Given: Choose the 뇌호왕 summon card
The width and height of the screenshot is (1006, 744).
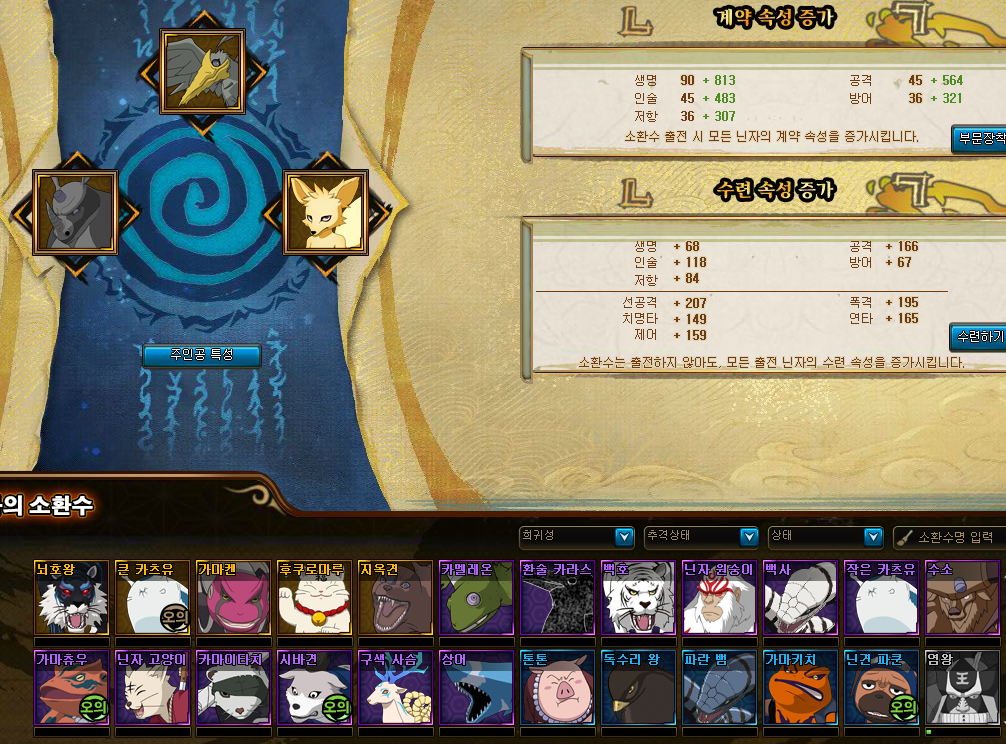Looking at the screenshot, I should pyautogui.click(x=71, y=598).
